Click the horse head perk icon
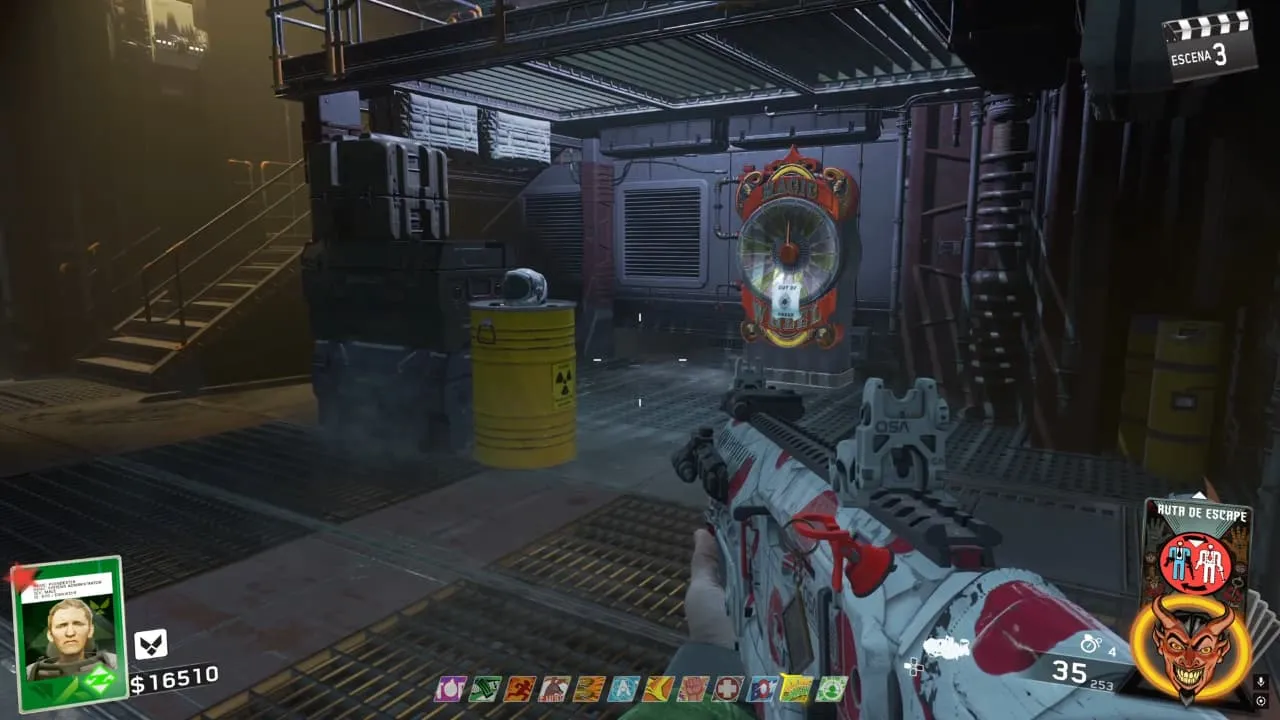1280x720 pixels. coord(554,689)
